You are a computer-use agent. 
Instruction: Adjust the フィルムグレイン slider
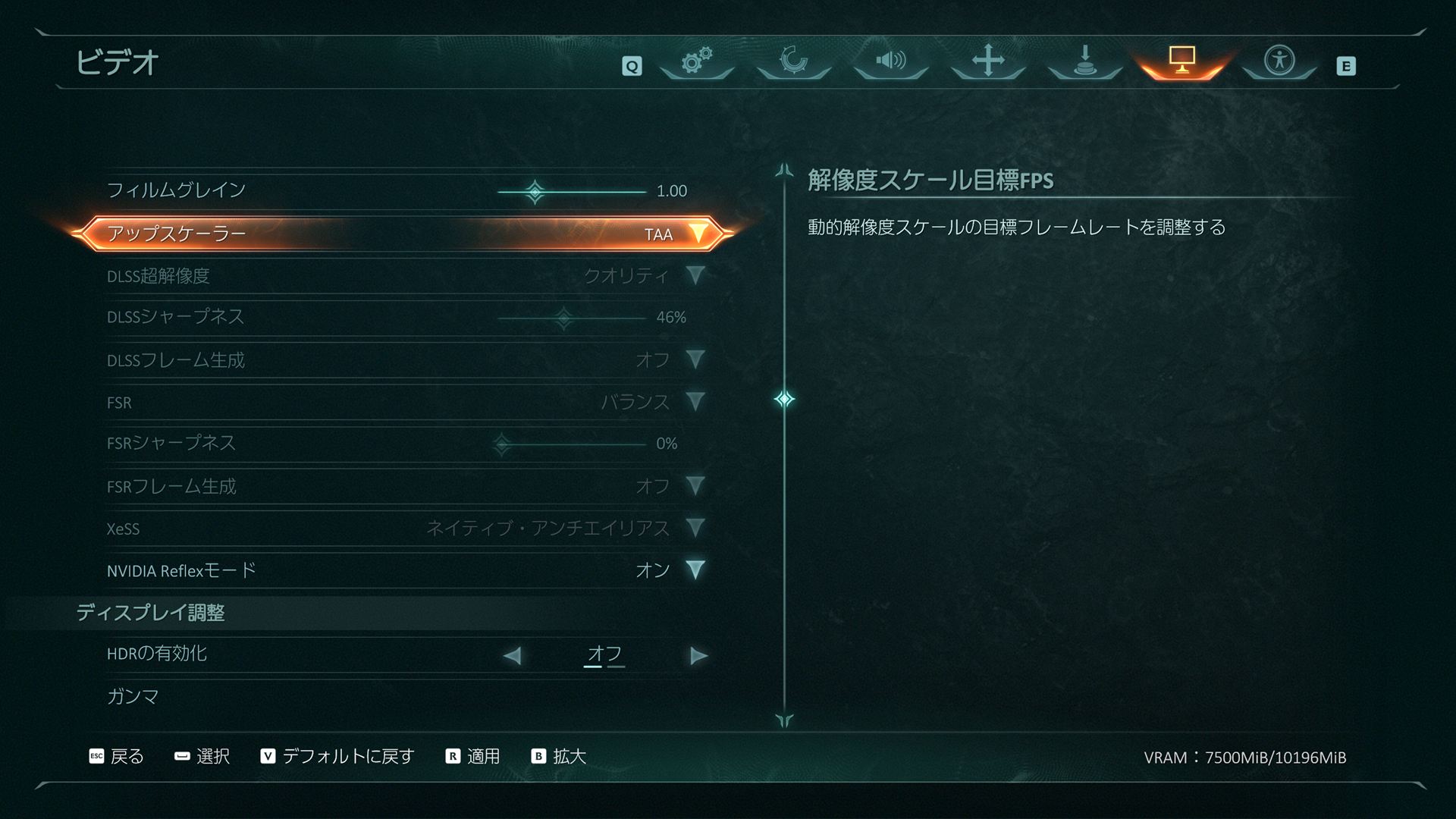[x=535, y=191]
